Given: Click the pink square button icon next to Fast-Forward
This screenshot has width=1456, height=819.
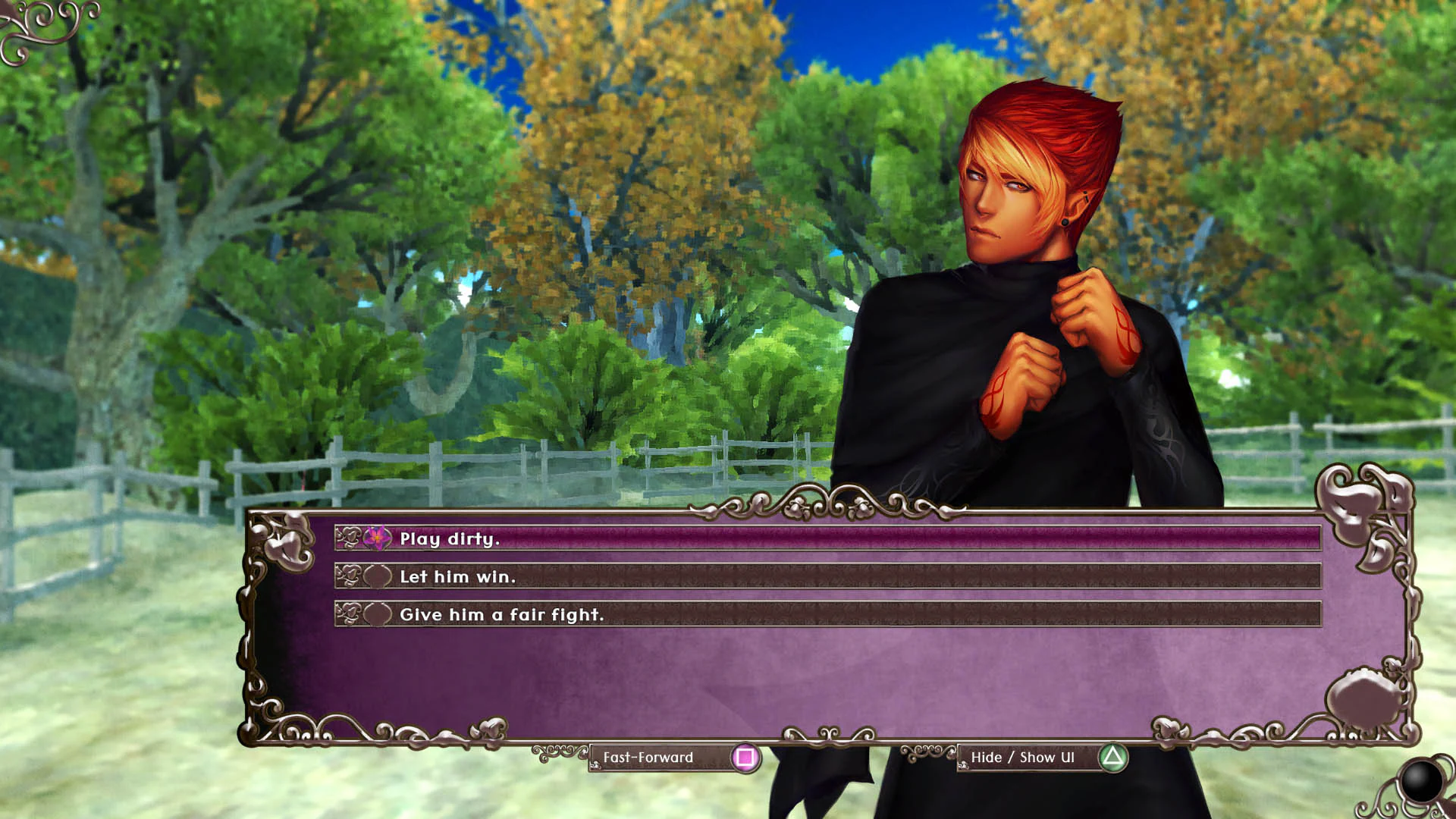Looking at the screenshot, I should pyautogui.click(x=745, y=757).
